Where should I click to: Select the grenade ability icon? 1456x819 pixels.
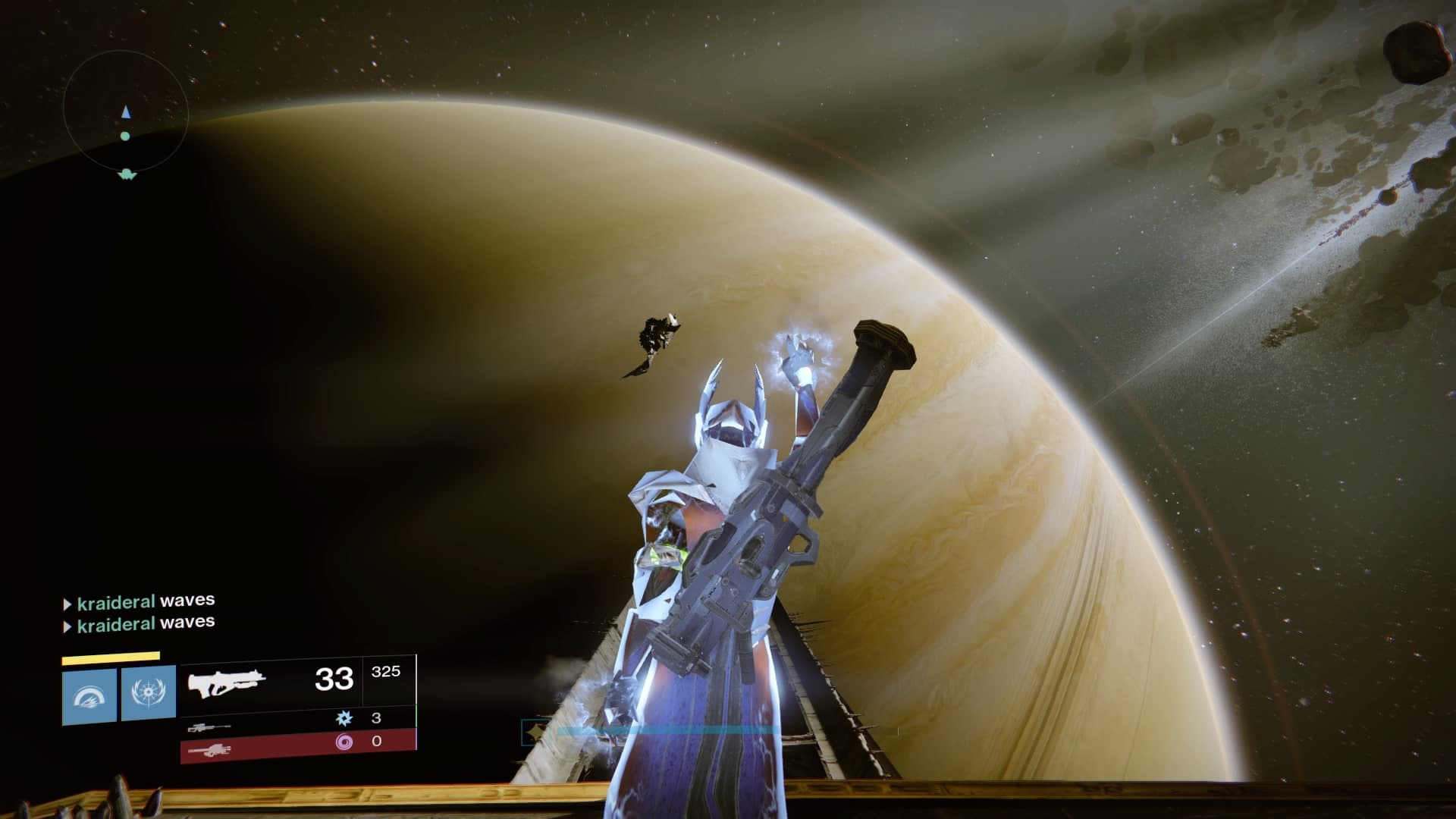coord(89,695)
